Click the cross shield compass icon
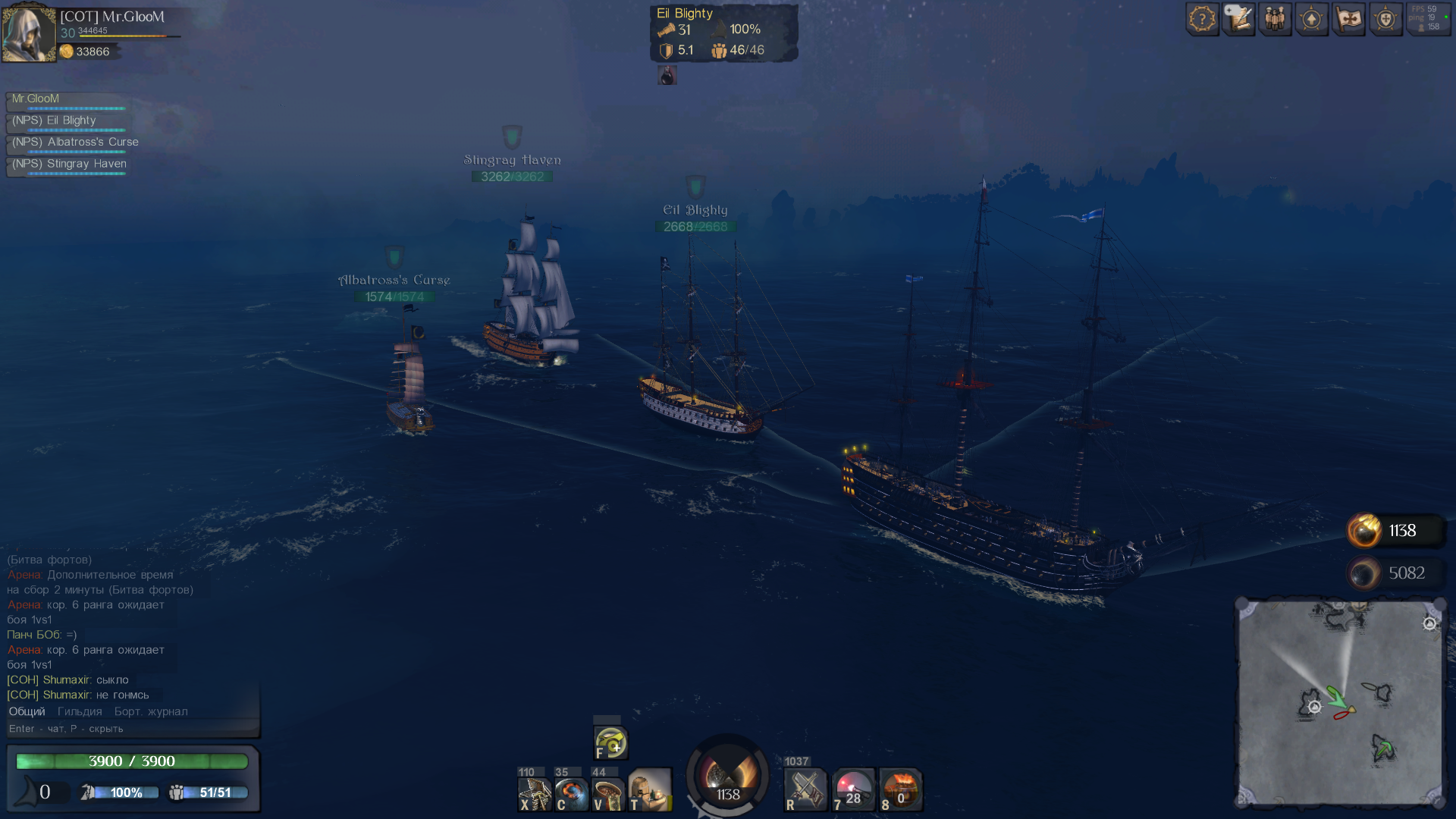1456x819 pixels. pyautogui.click(x=1385, y=19)
